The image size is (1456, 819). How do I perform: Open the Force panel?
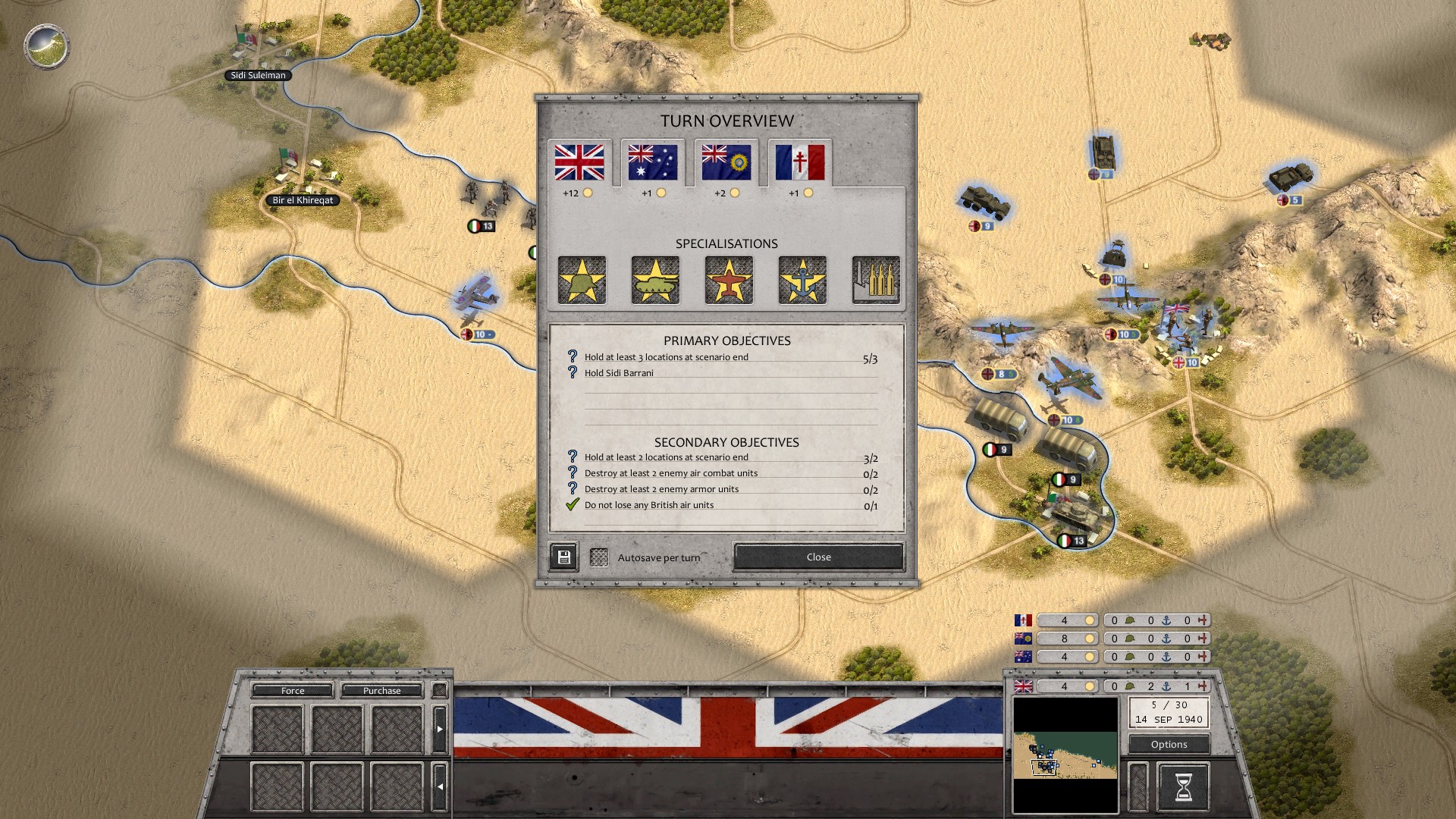click(x=291, y=691)
